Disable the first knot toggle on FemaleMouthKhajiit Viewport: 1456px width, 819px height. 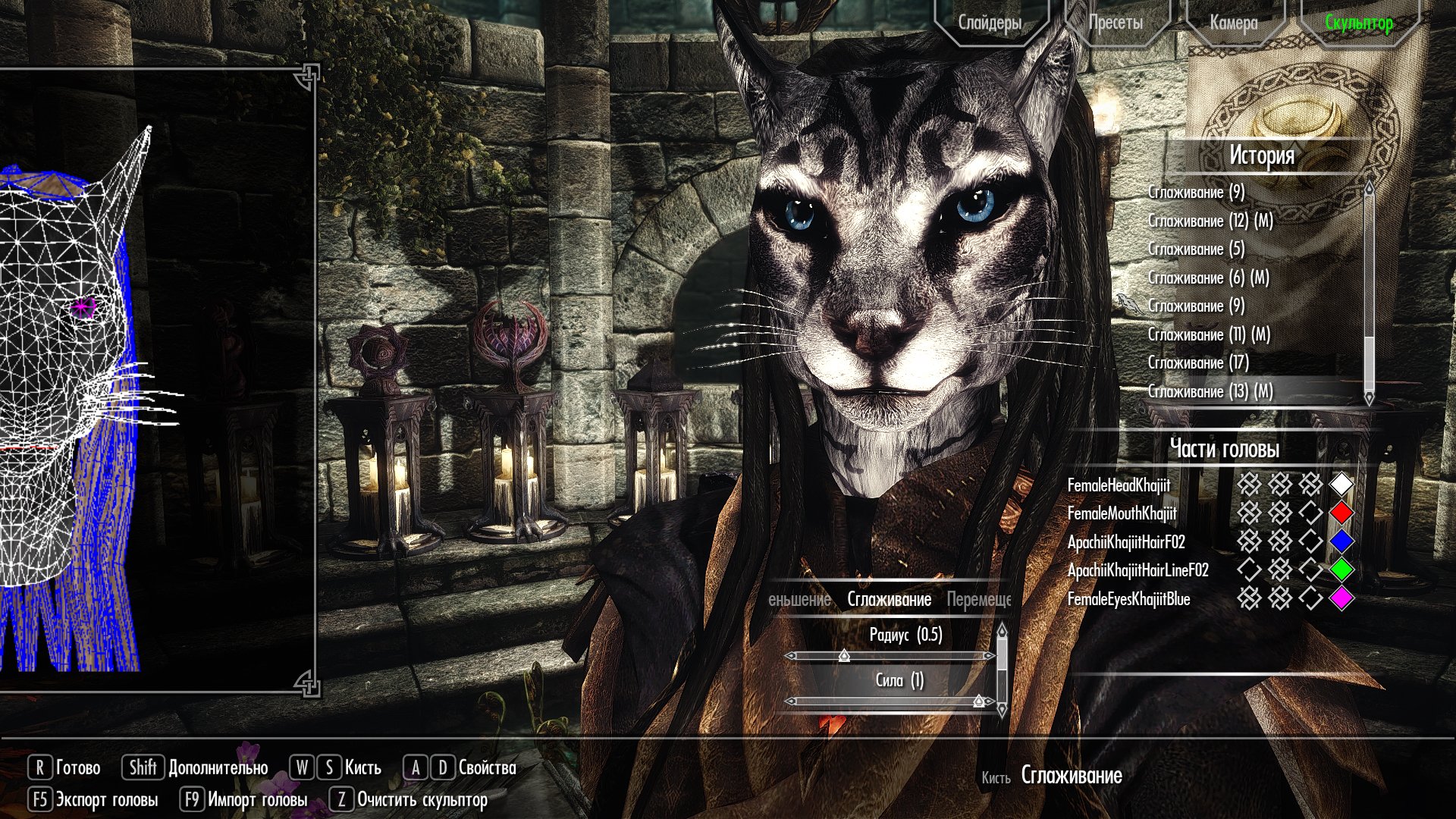point(1250,512)
